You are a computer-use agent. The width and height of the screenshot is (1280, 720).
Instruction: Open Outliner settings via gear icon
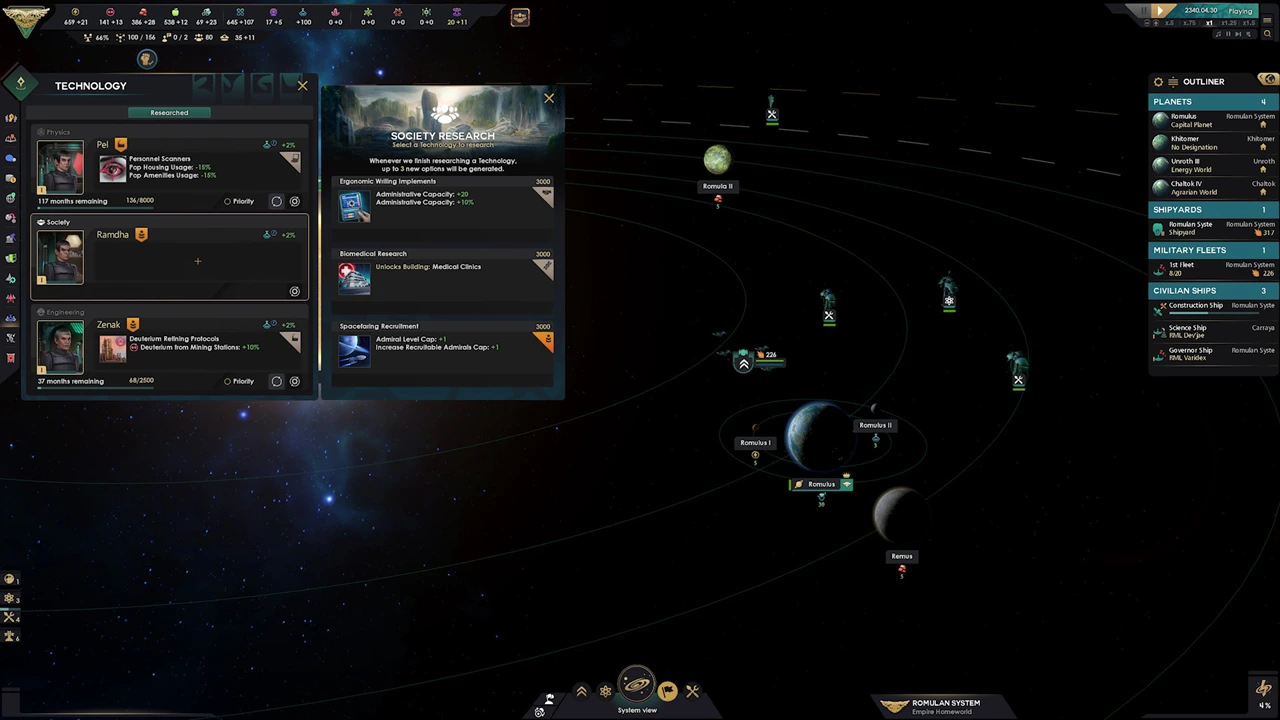pyautogui.click(x=1158, y=81)
